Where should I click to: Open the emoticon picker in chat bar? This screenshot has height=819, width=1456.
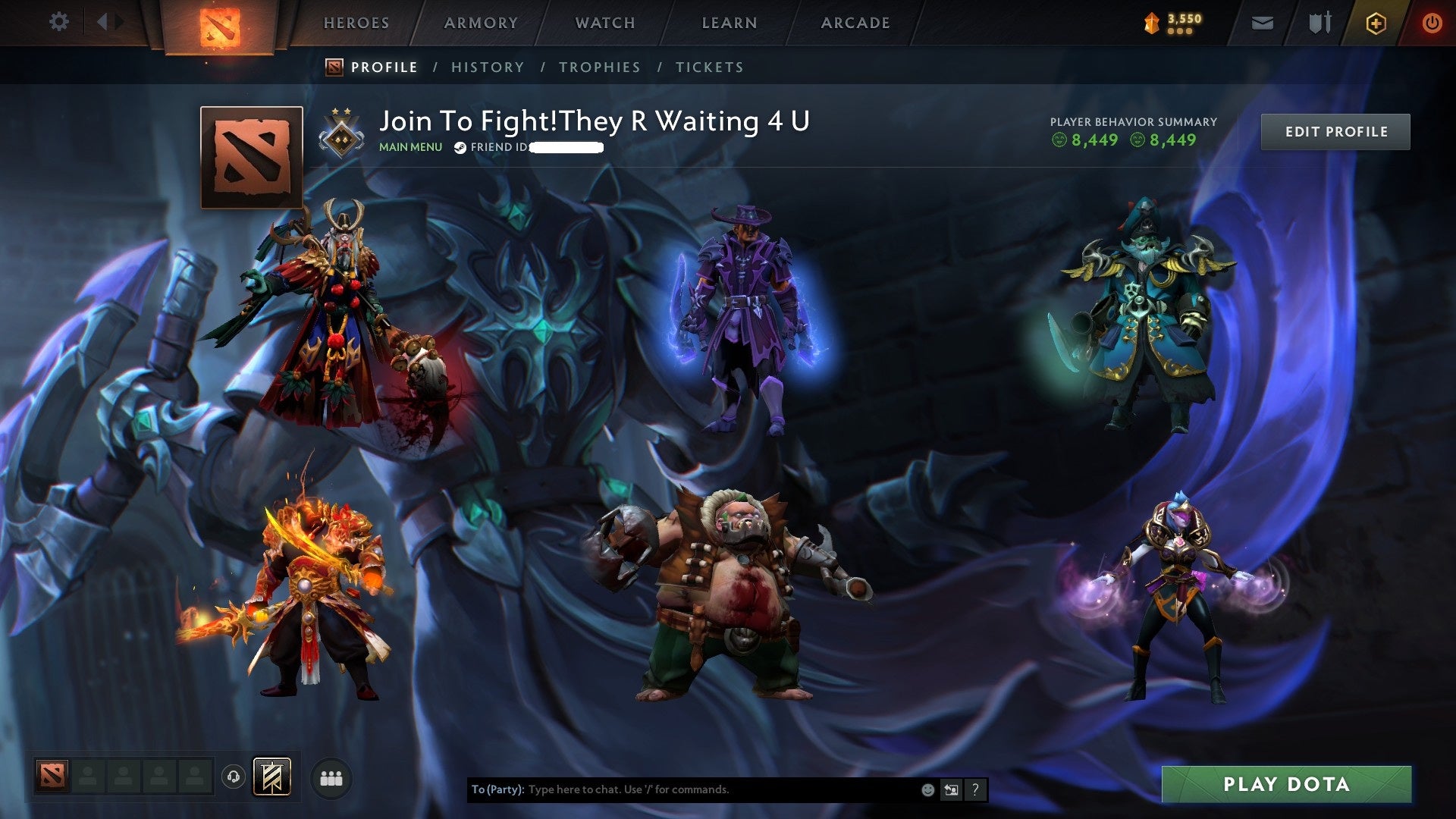(927, 789)
